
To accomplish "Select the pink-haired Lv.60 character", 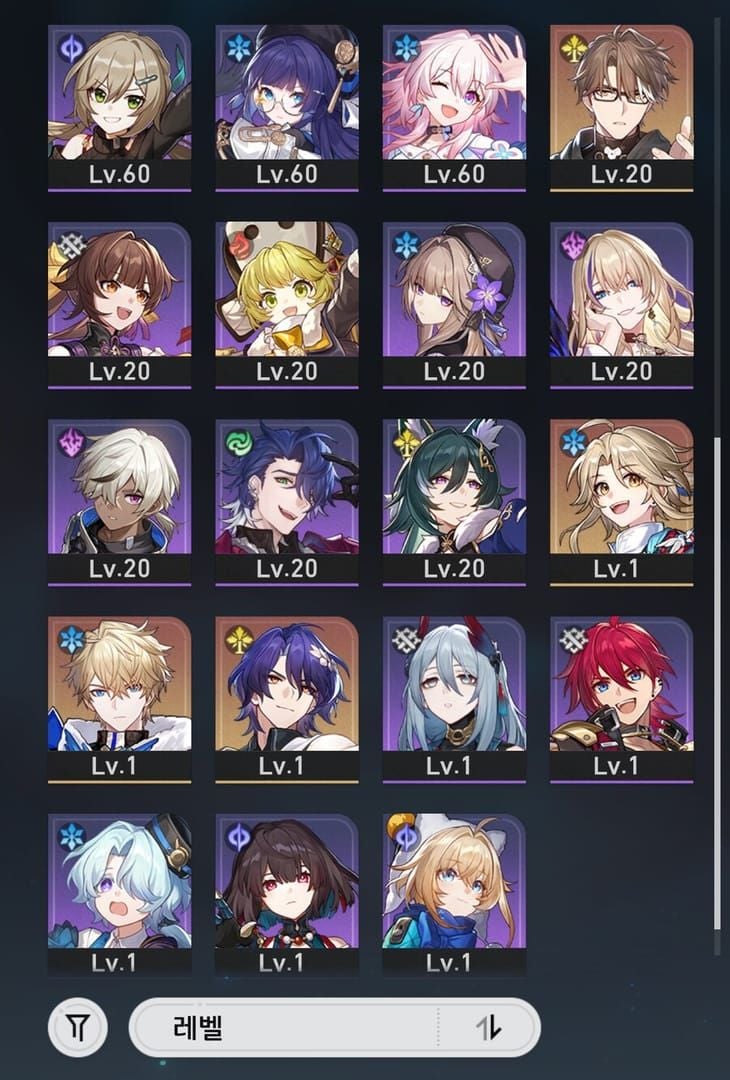I will pos(454,100).
